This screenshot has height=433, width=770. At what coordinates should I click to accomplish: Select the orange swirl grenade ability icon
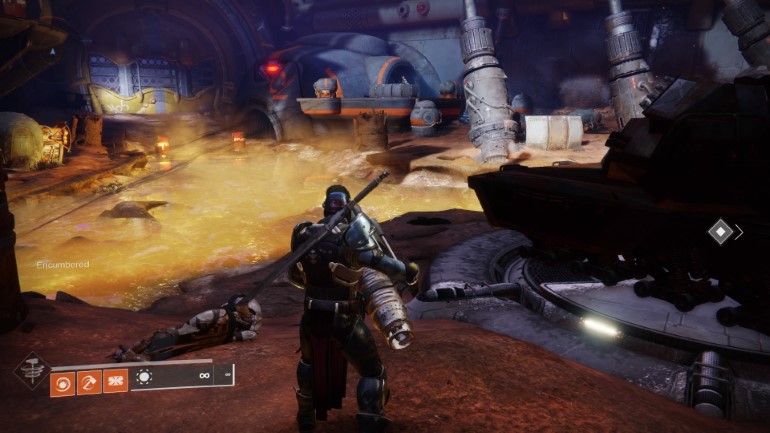63,382
